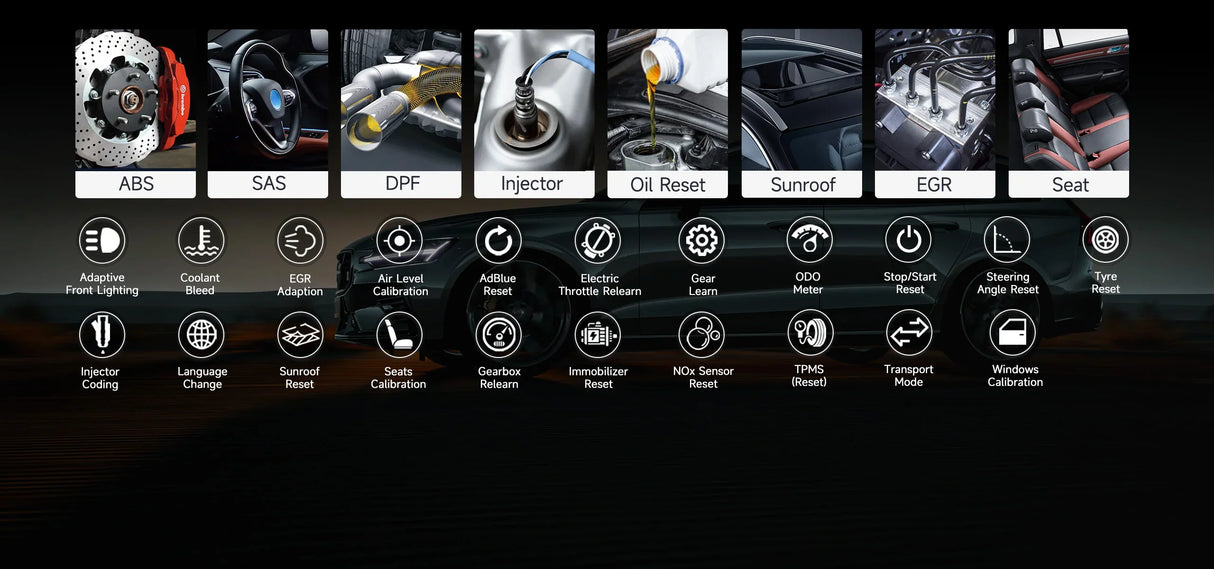Choose the DPF function tile

point(401,113)
